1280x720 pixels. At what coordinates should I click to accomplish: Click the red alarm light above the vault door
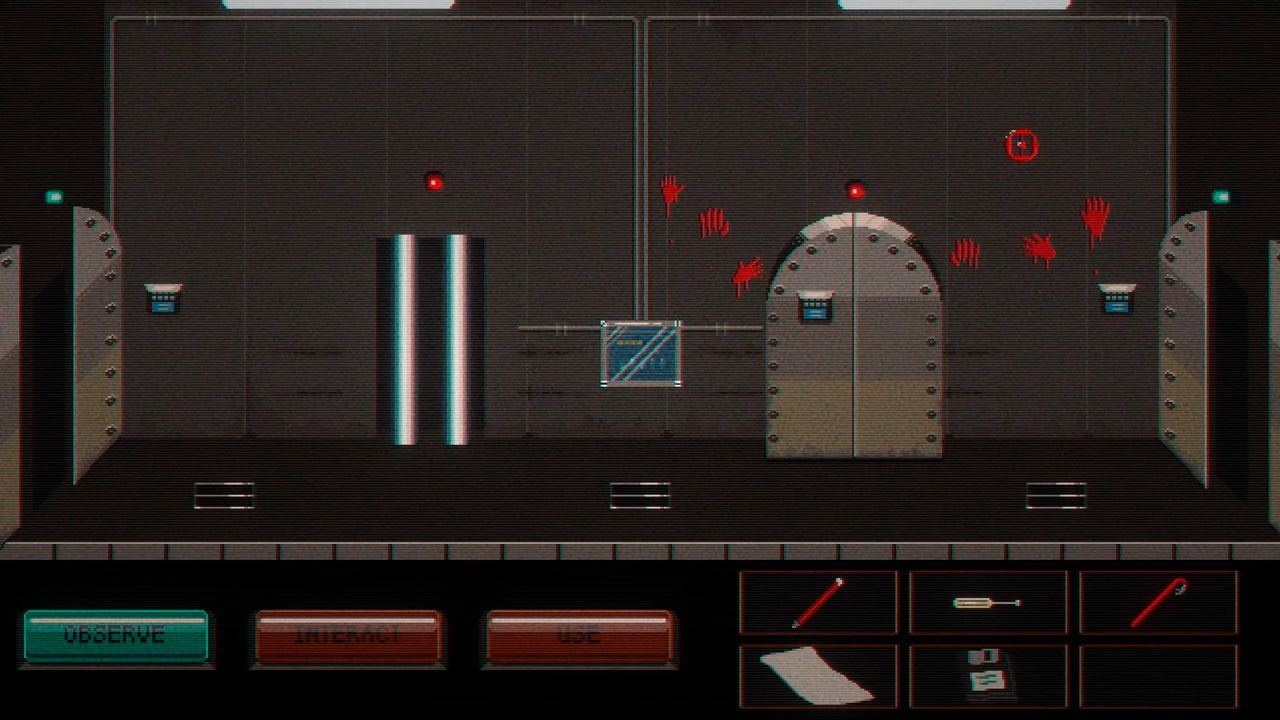854,188
